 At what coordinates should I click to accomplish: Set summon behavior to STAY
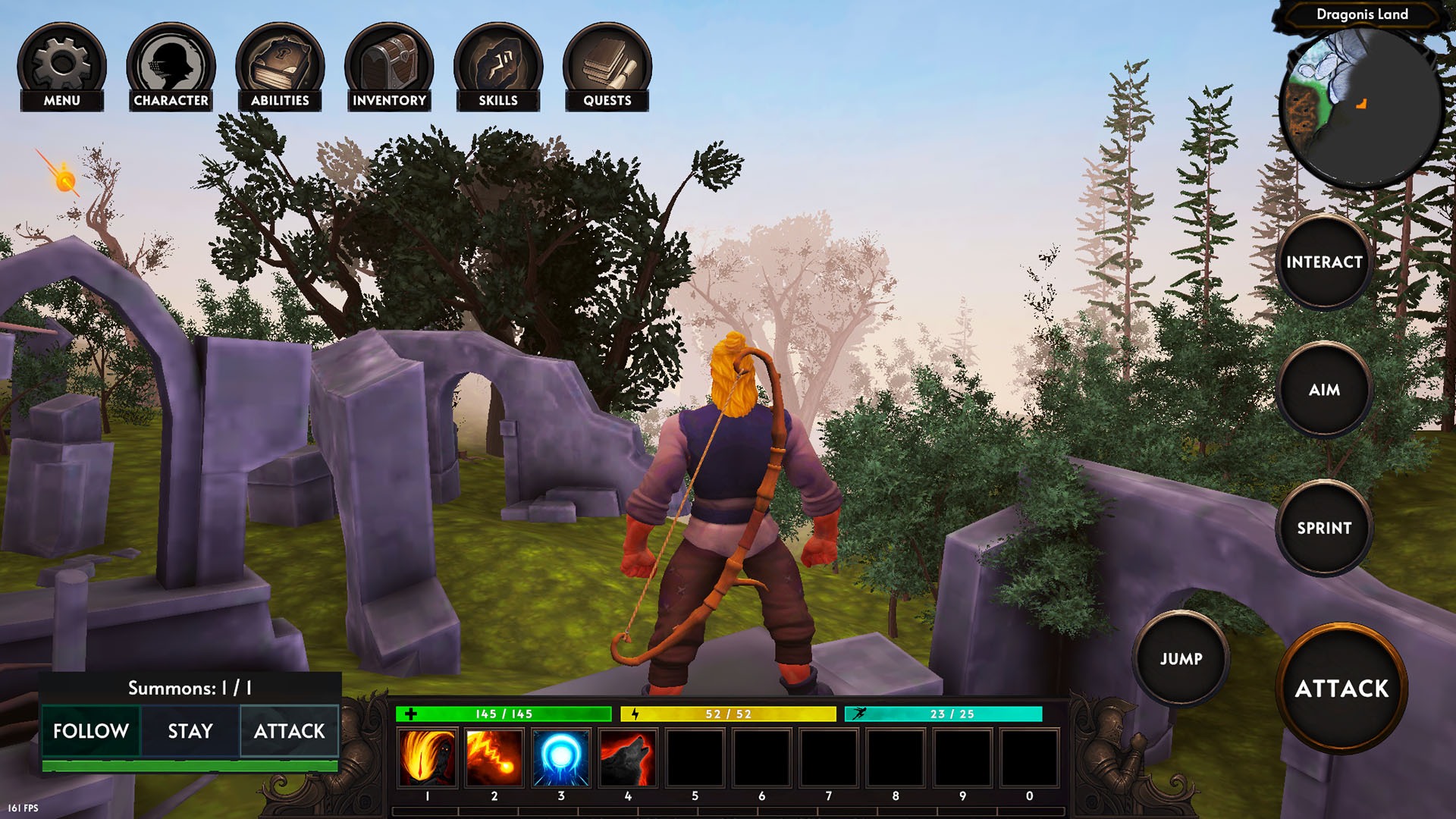point(190,732)
